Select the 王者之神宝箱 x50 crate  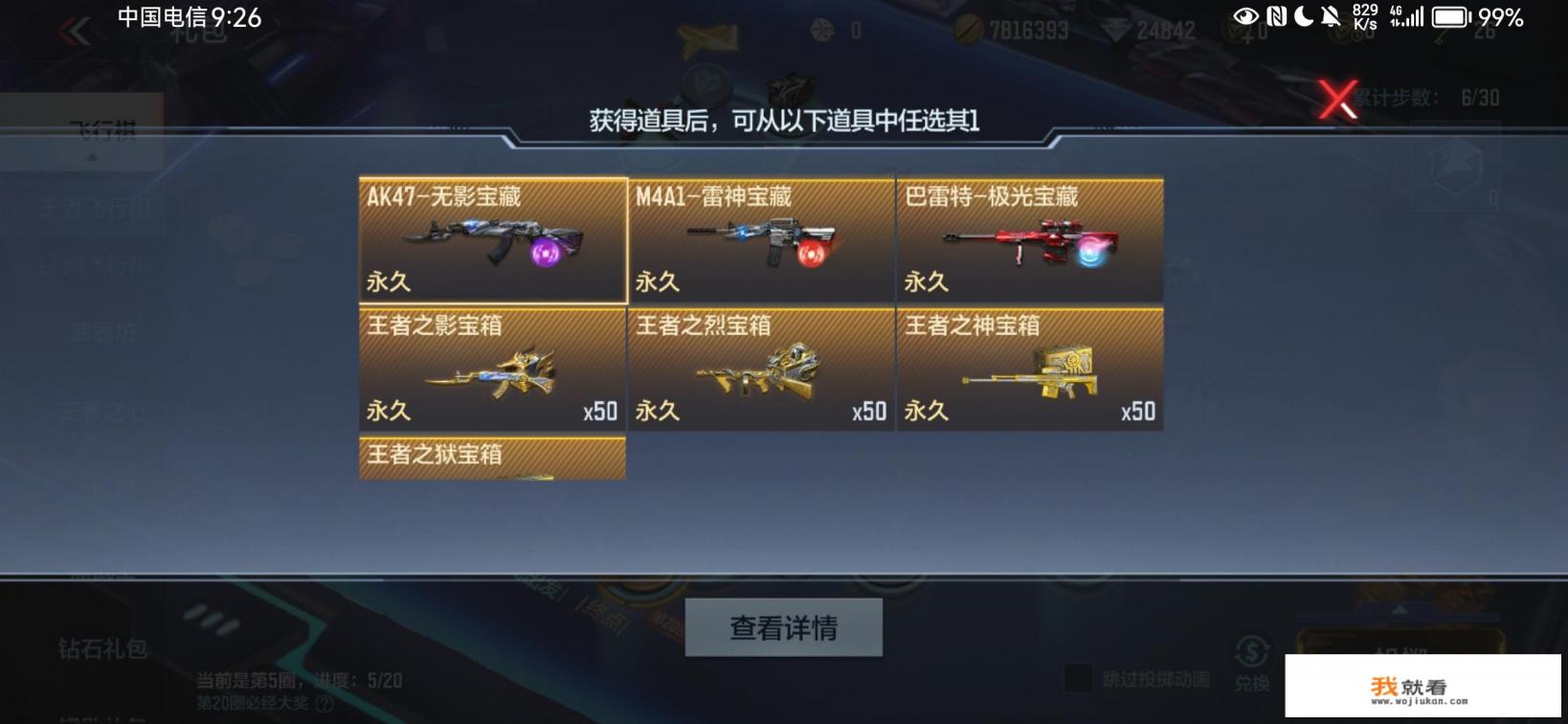click(1030, 371)
